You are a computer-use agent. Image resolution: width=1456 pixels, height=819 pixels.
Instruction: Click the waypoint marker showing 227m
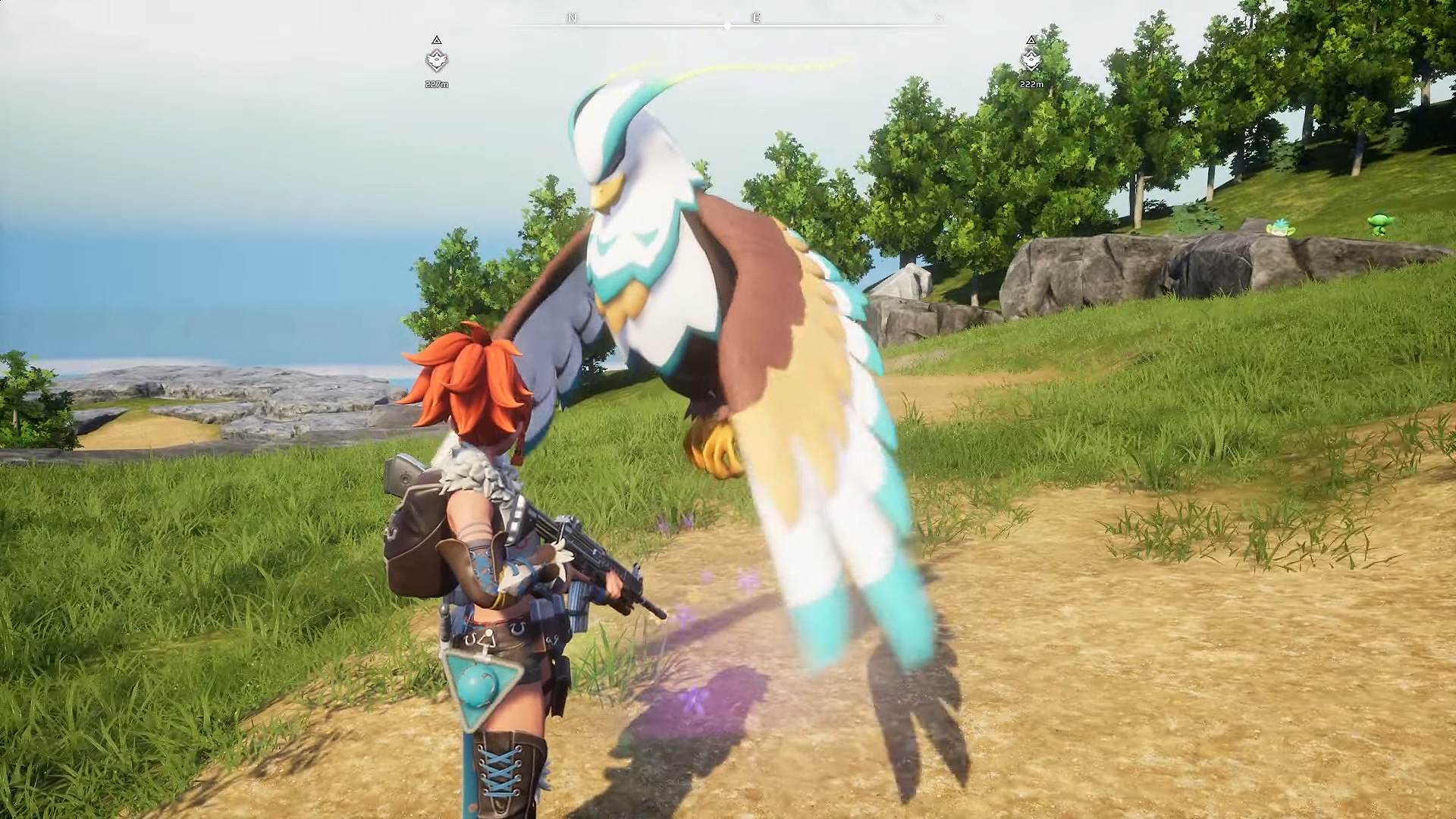[437, 60]
